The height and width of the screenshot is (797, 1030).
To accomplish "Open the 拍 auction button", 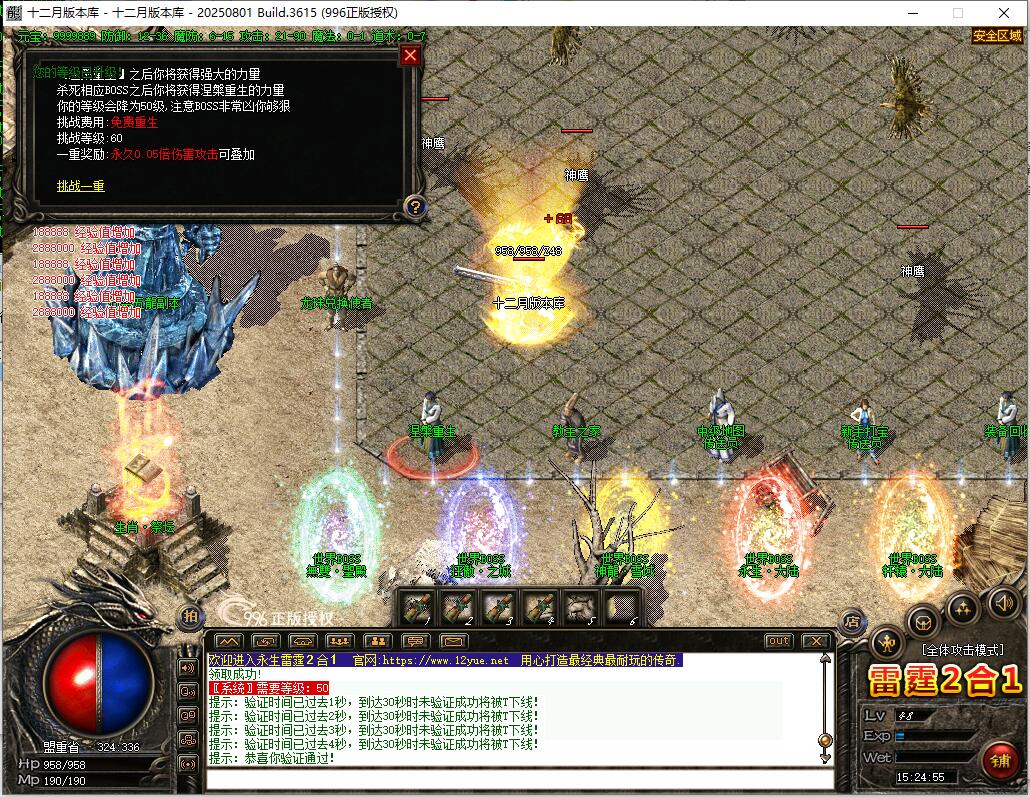I will (189, 617).
